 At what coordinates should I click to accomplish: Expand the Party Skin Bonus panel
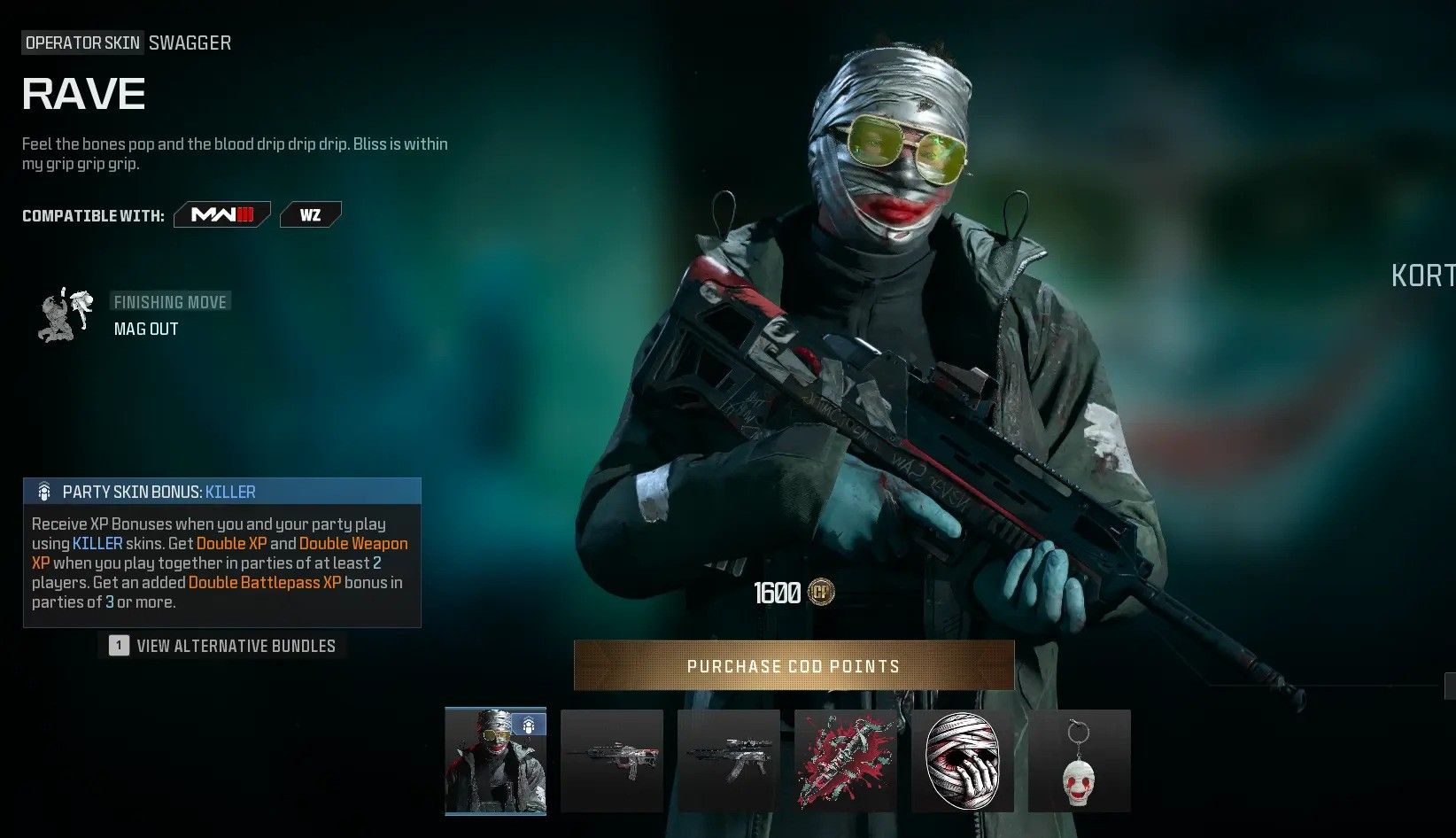coord(221,491)
